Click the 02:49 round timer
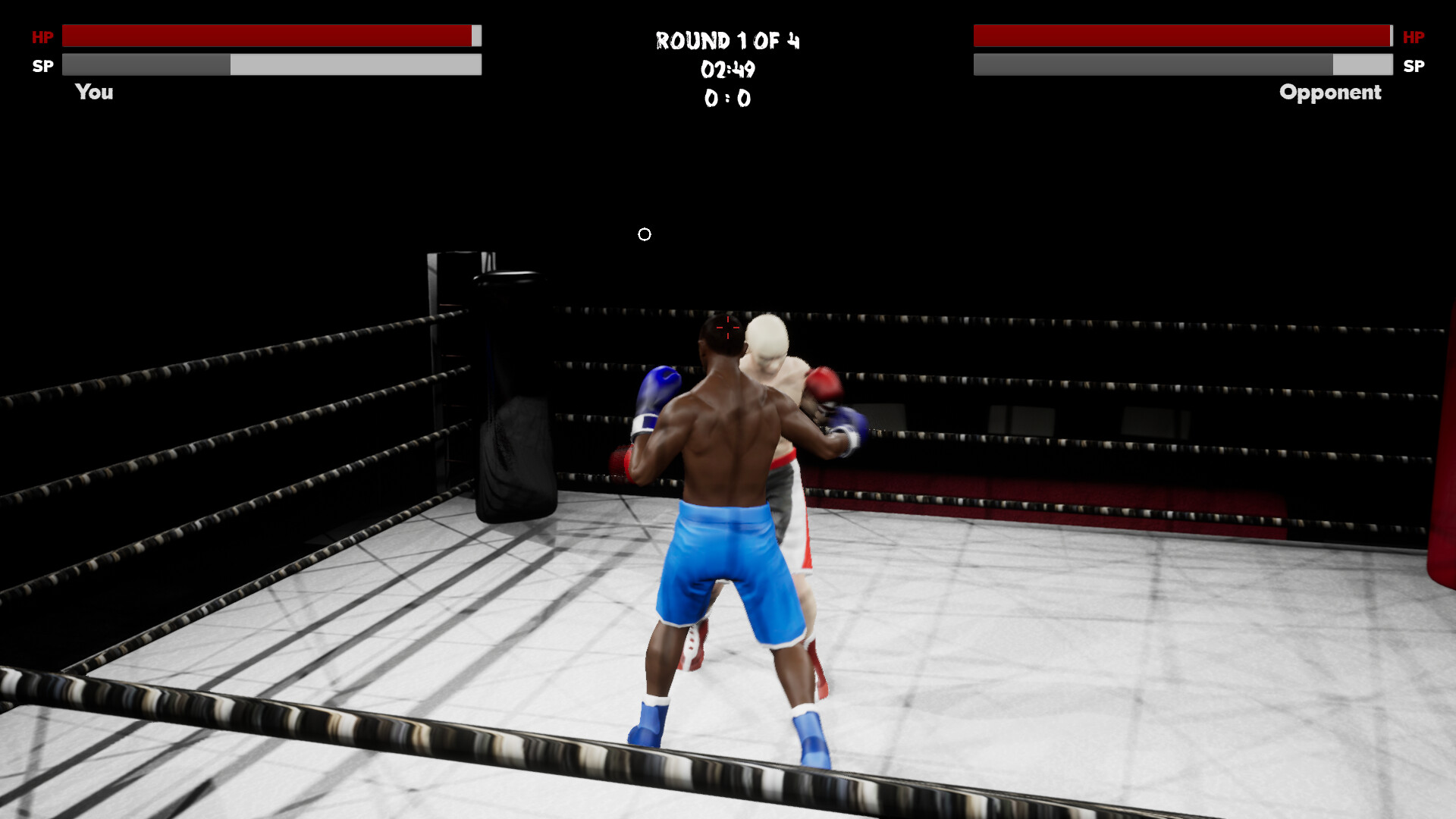The width and height of the screenshot is (1456, 819). tap(728, 70)
